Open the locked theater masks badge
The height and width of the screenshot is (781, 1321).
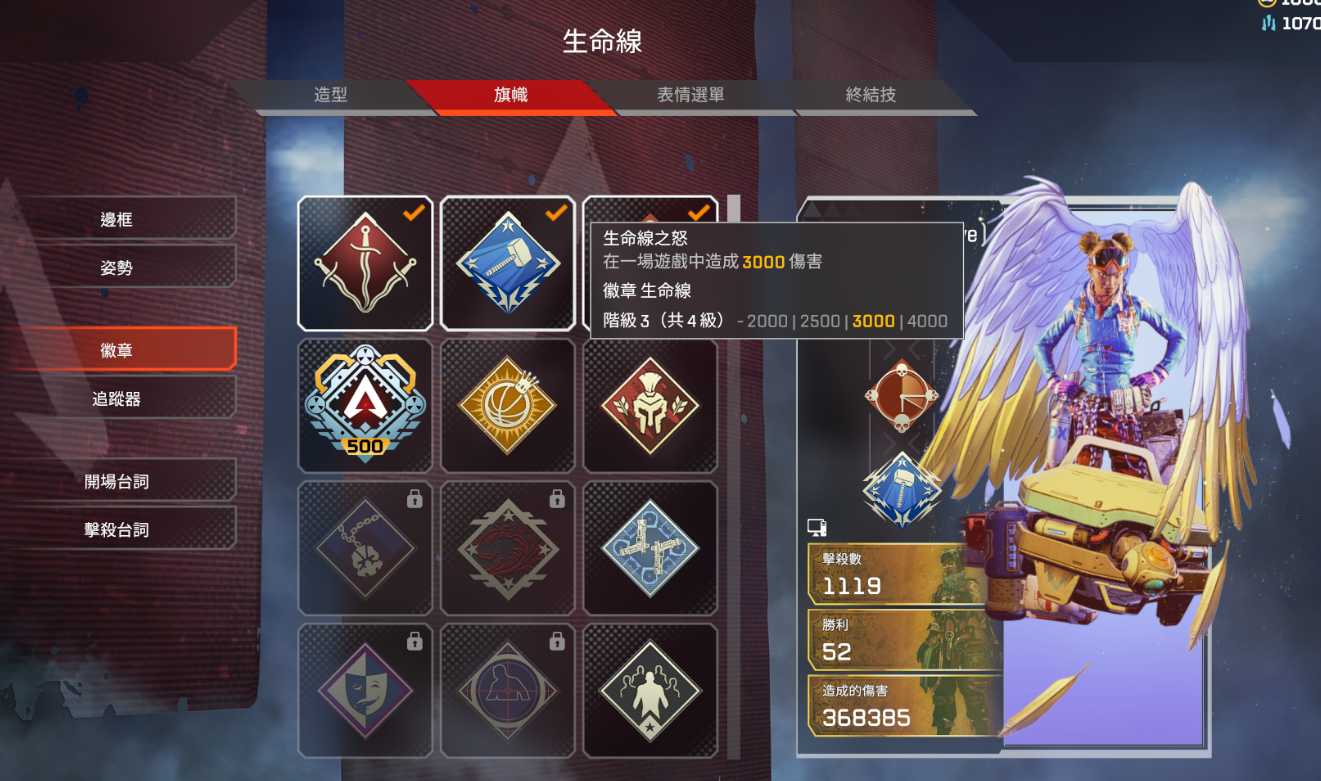[365, 690]
